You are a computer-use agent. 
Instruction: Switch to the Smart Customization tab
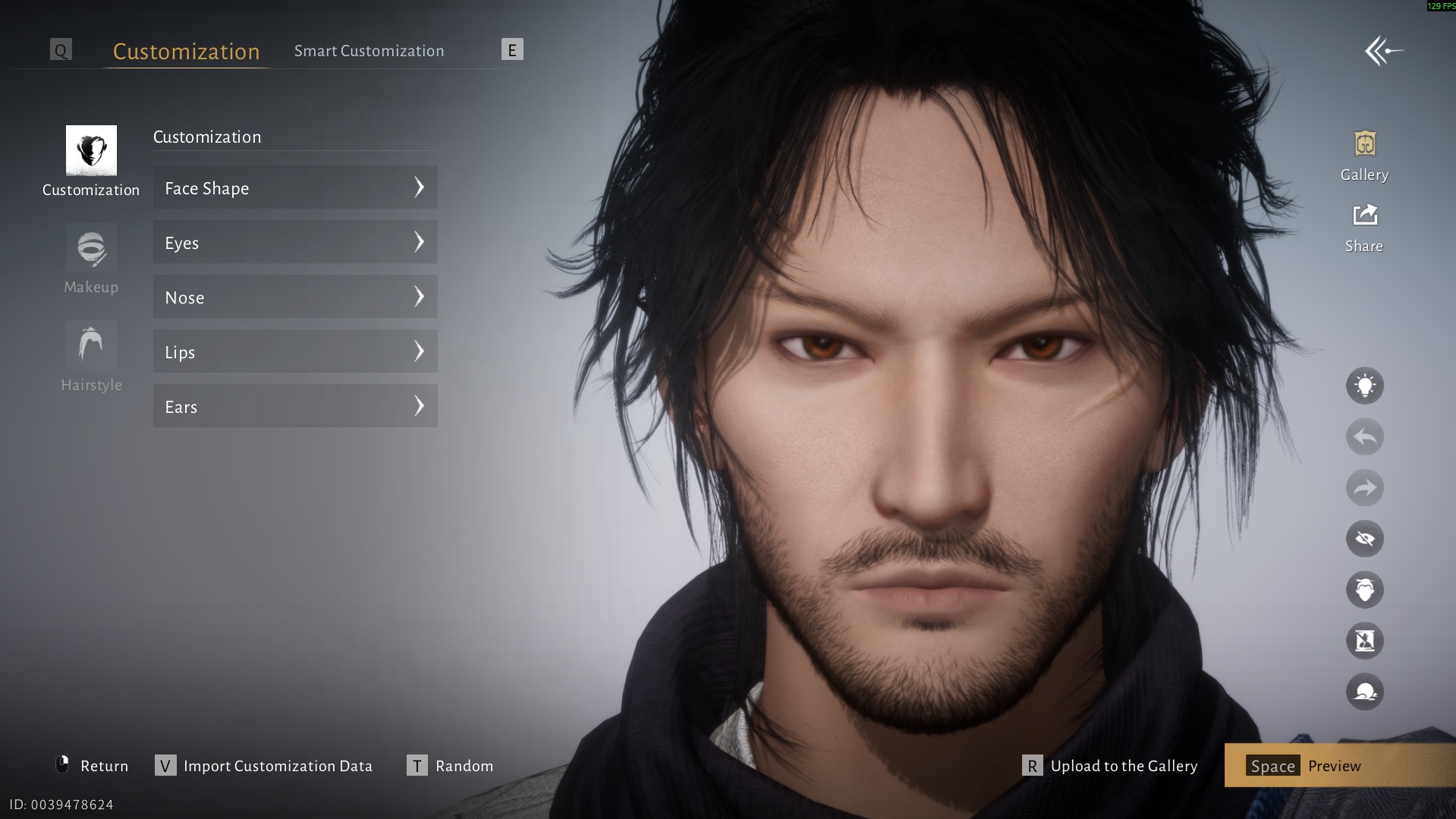(x=370, y=50)
